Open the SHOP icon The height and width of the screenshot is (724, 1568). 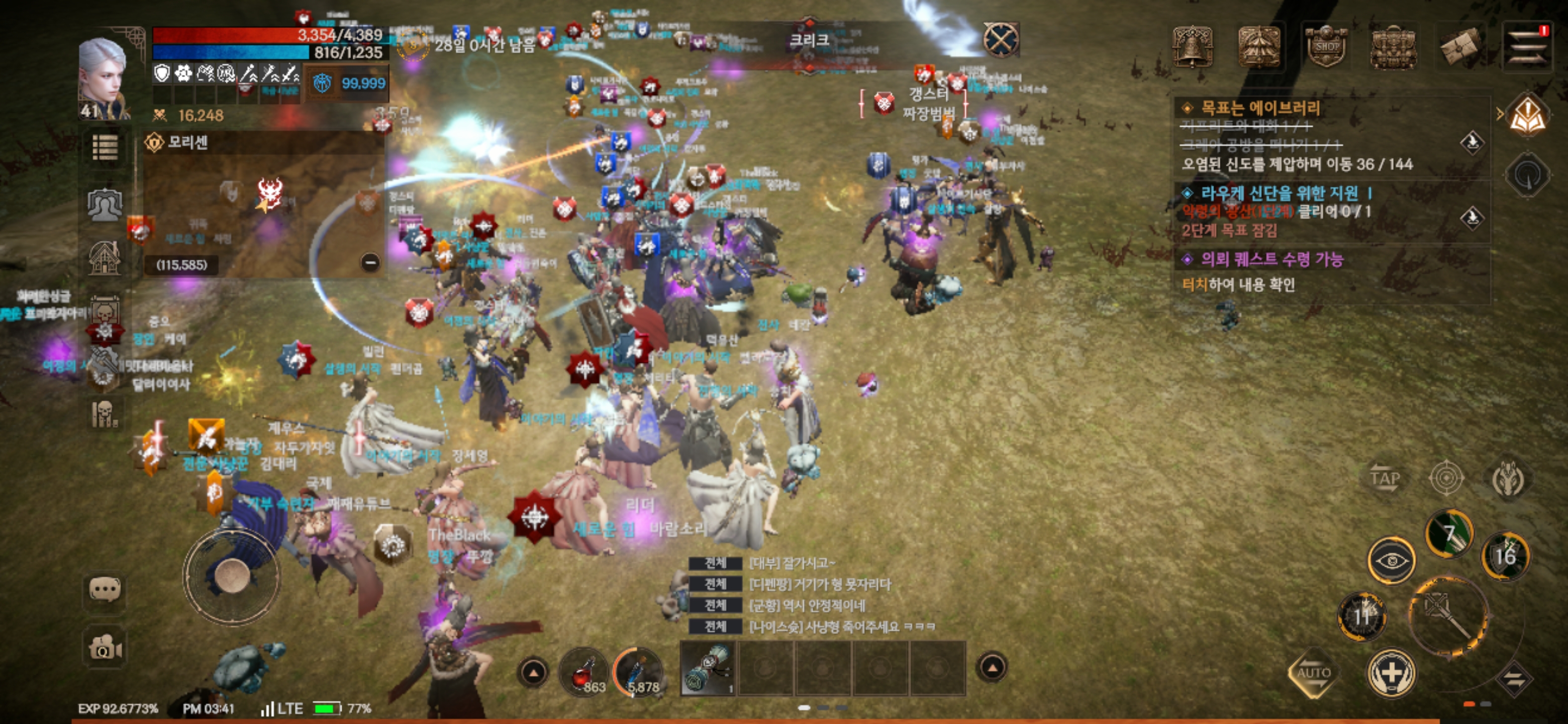pos(1326,47)
